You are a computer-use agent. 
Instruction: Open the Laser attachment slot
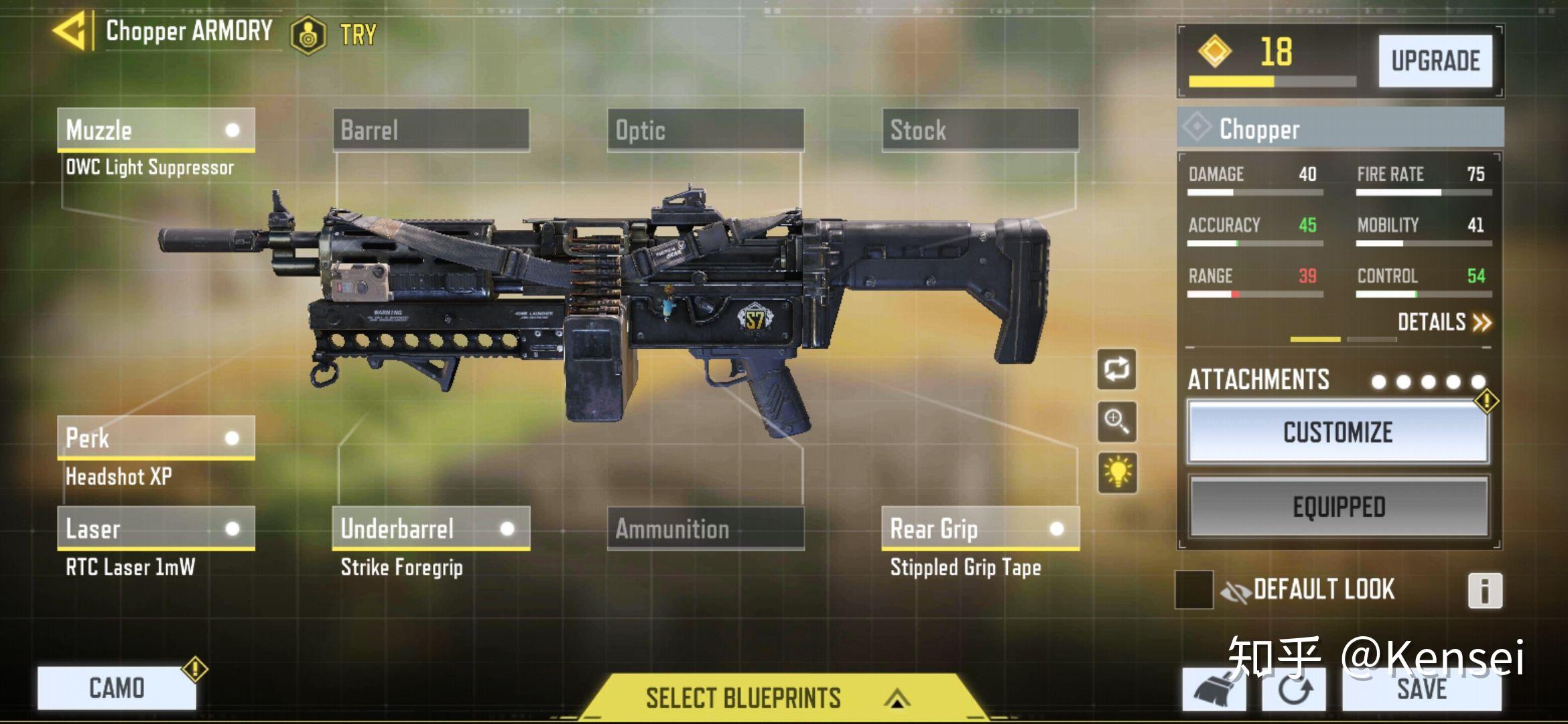pos(155,529)
